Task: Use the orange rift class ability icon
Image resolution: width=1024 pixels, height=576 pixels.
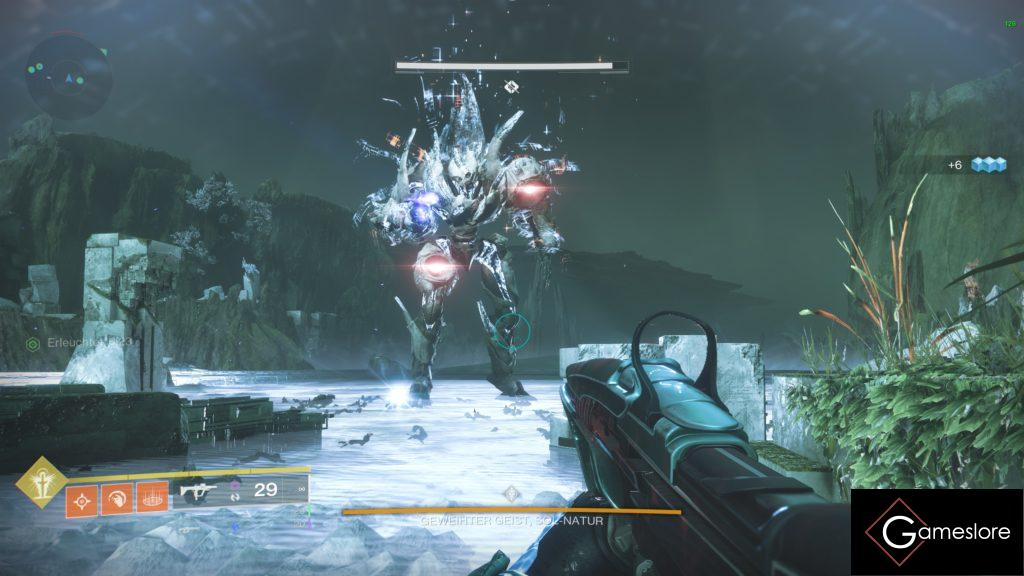Action: [151, 498]
